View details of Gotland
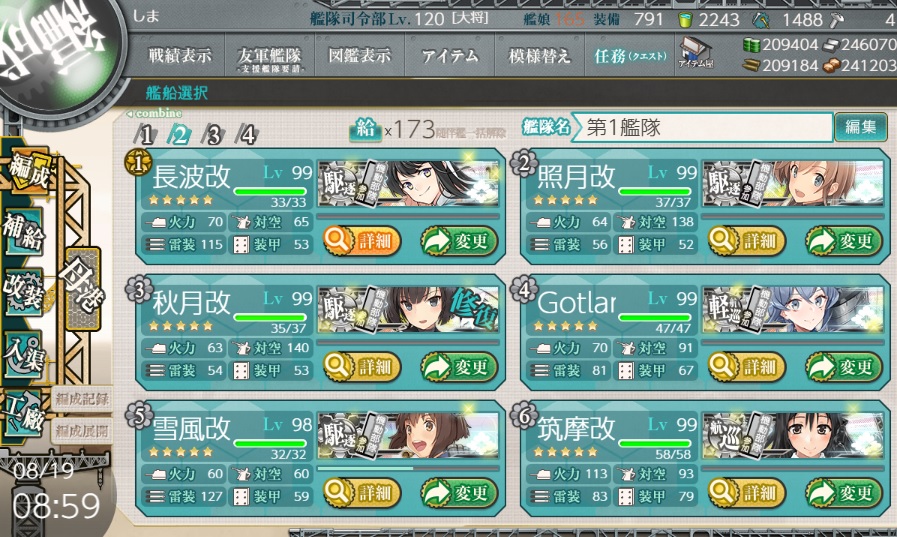The image size is (897, 537). (x=746, y=366)
